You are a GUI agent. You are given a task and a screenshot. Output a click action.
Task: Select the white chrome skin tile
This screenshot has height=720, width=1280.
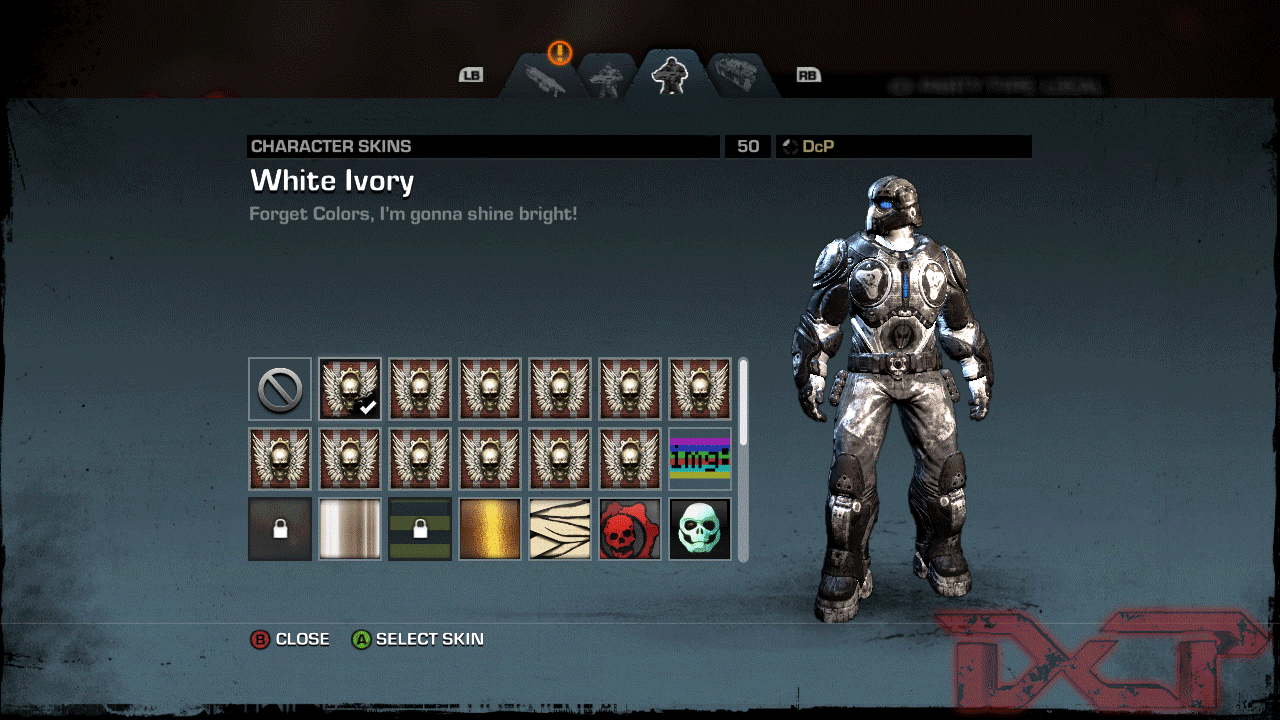pyautogui.click(x=350, y=529)
